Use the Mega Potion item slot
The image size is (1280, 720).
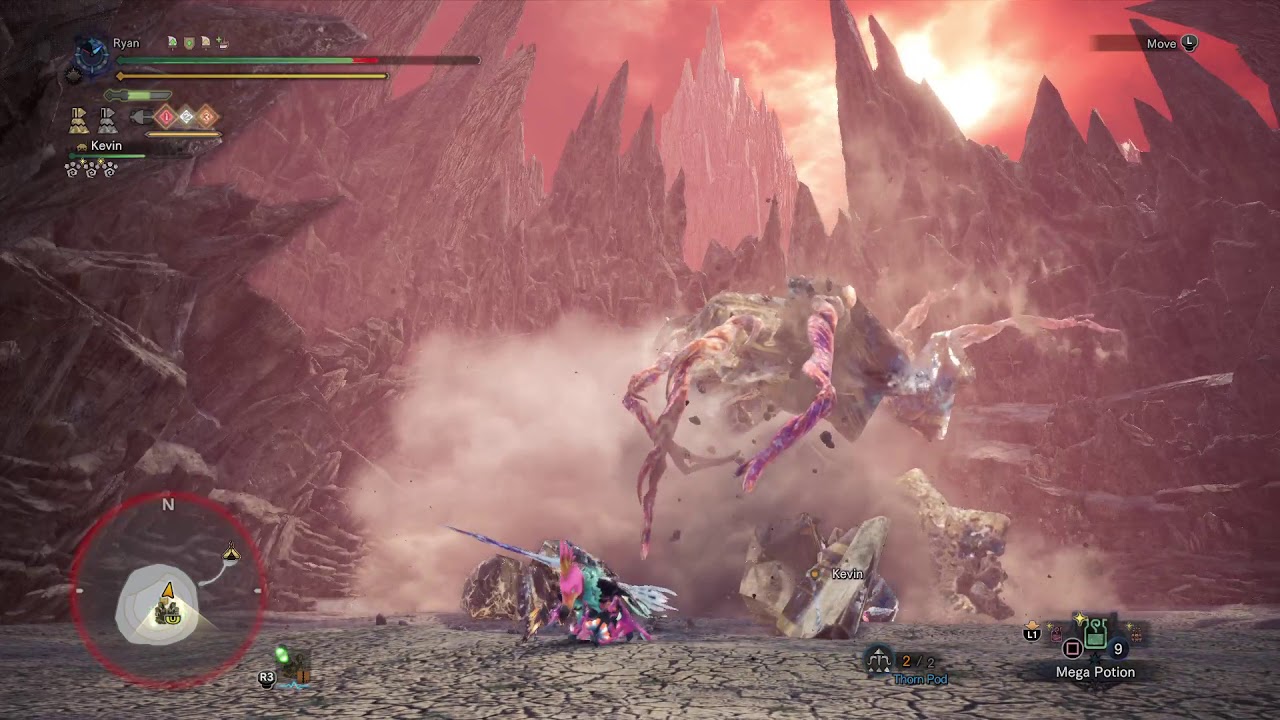(x=1095, y=634)
